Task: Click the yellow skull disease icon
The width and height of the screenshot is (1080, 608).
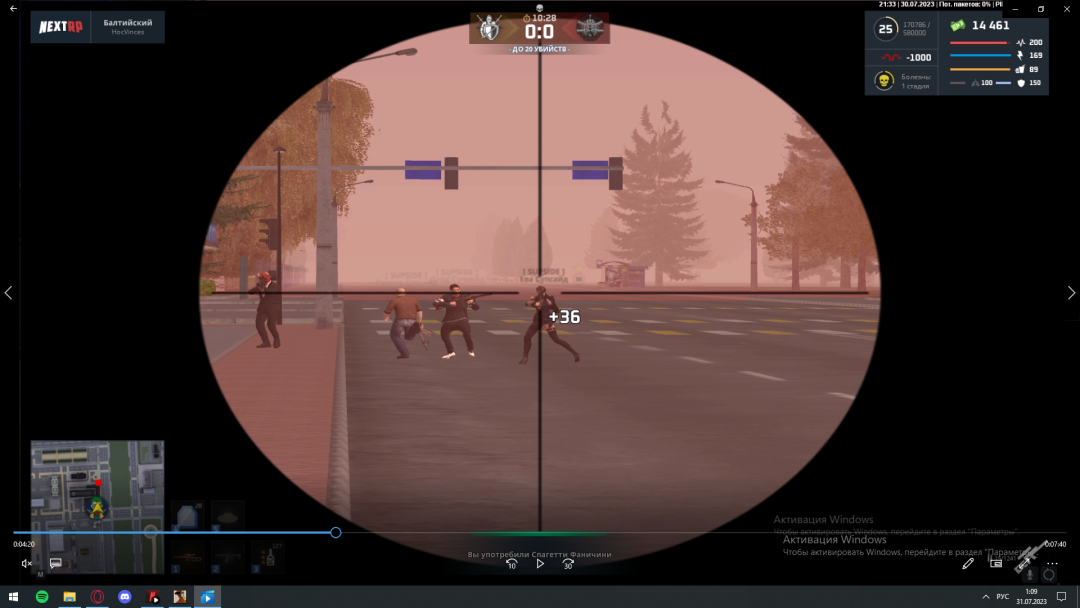Action: click(884, 80)
